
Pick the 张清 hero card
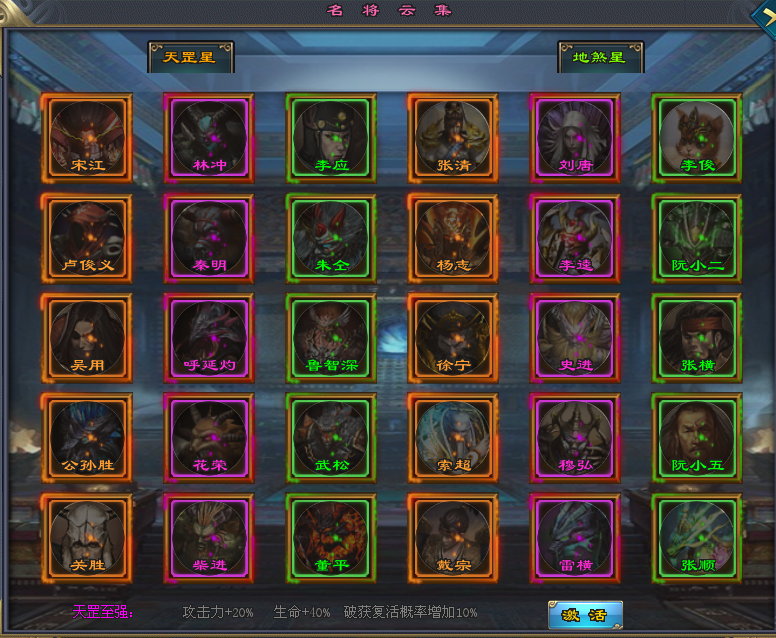pyautogui.click(x=453, y=138)
